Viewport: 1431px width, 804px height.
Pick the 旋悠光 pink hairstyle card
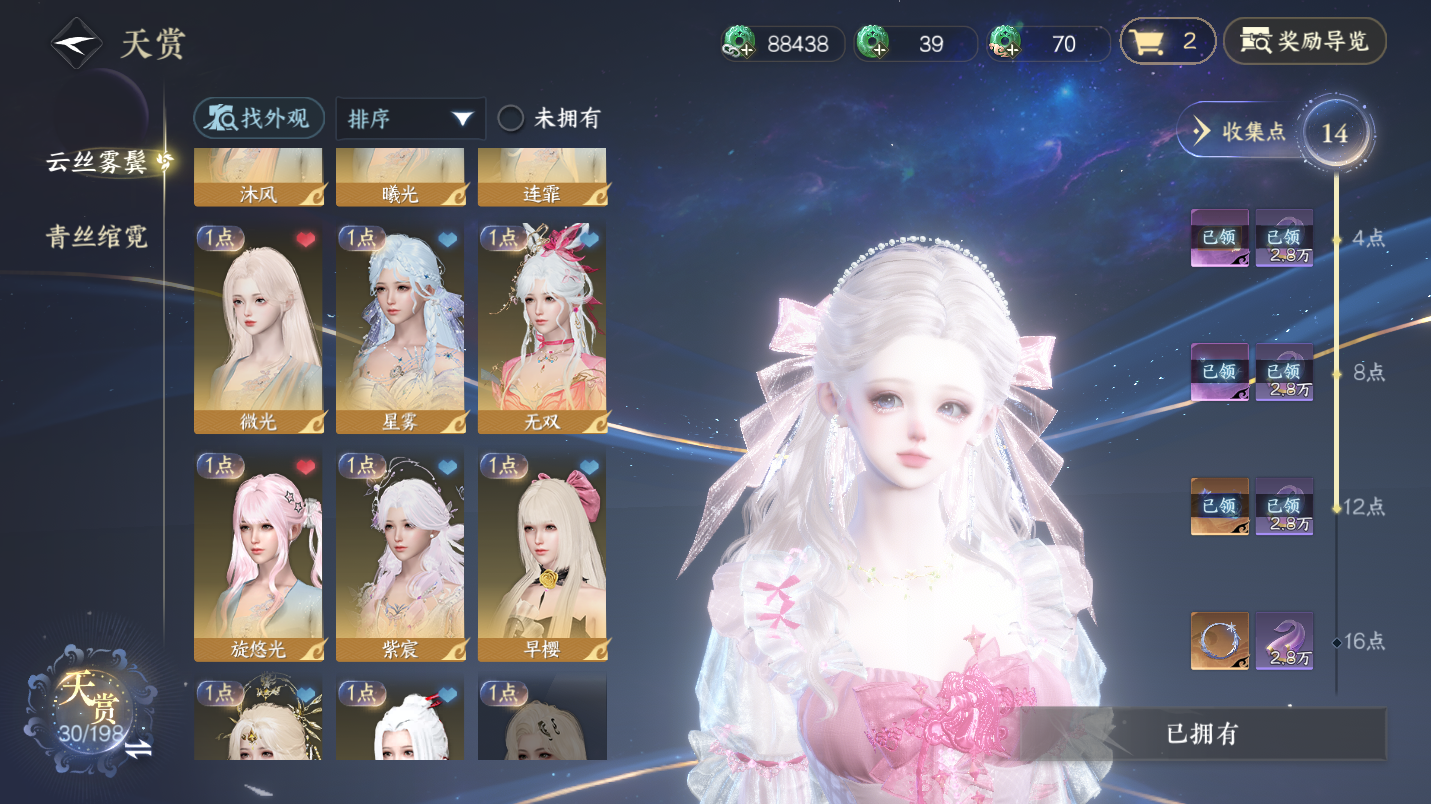pyautogui.click(x=258, y=555)
